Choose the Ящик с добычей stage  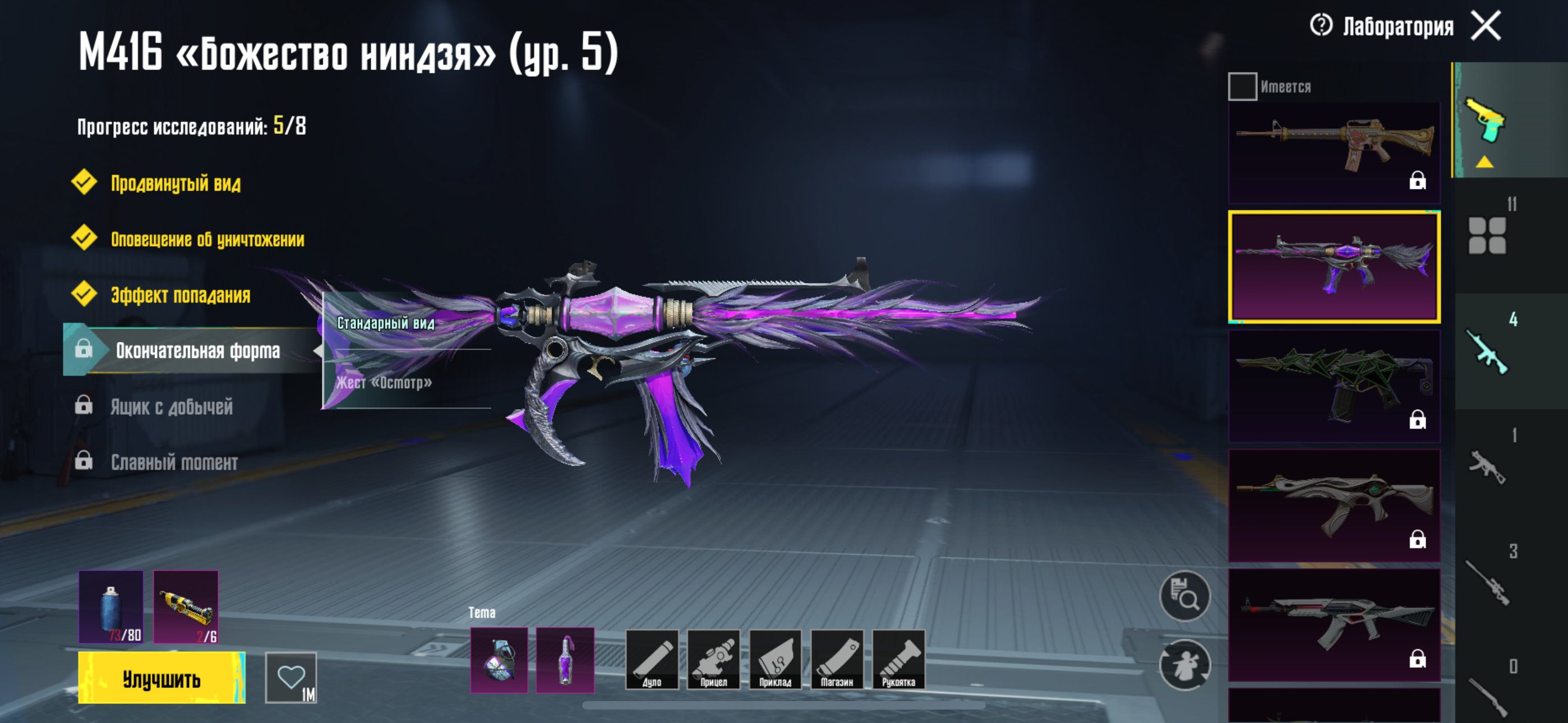click(171, 406)
